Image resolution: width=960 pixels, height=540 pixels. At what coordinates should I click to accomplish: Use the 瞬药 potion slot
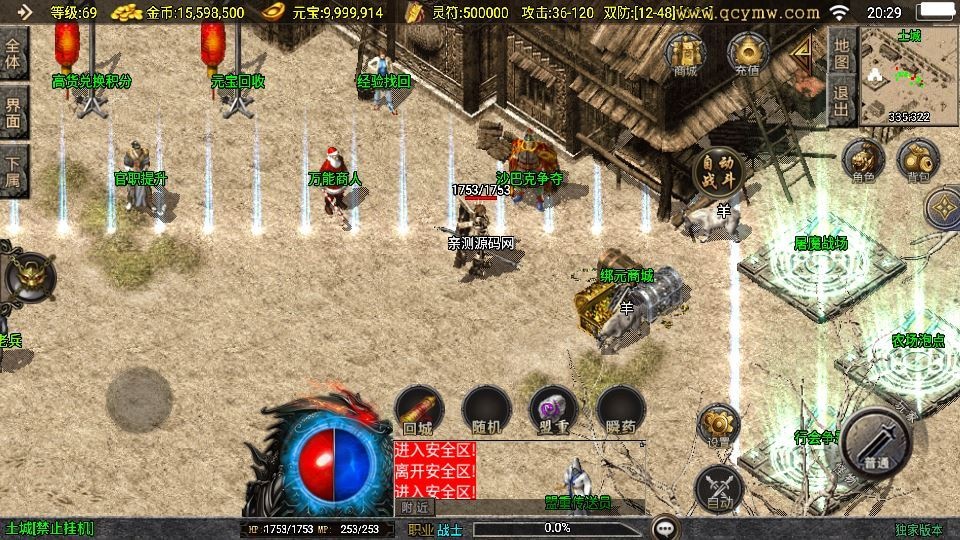click(620, 410)
